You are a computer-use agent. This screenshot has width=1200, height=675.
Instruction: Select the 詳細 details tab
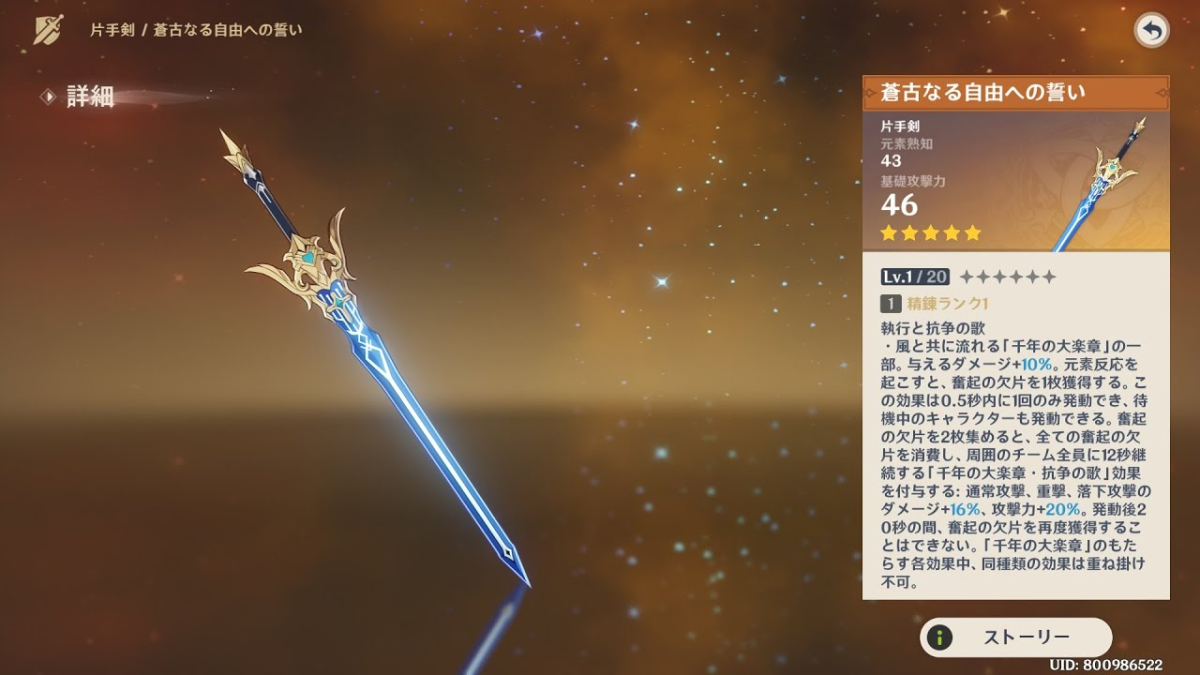(x=89, y=97)
